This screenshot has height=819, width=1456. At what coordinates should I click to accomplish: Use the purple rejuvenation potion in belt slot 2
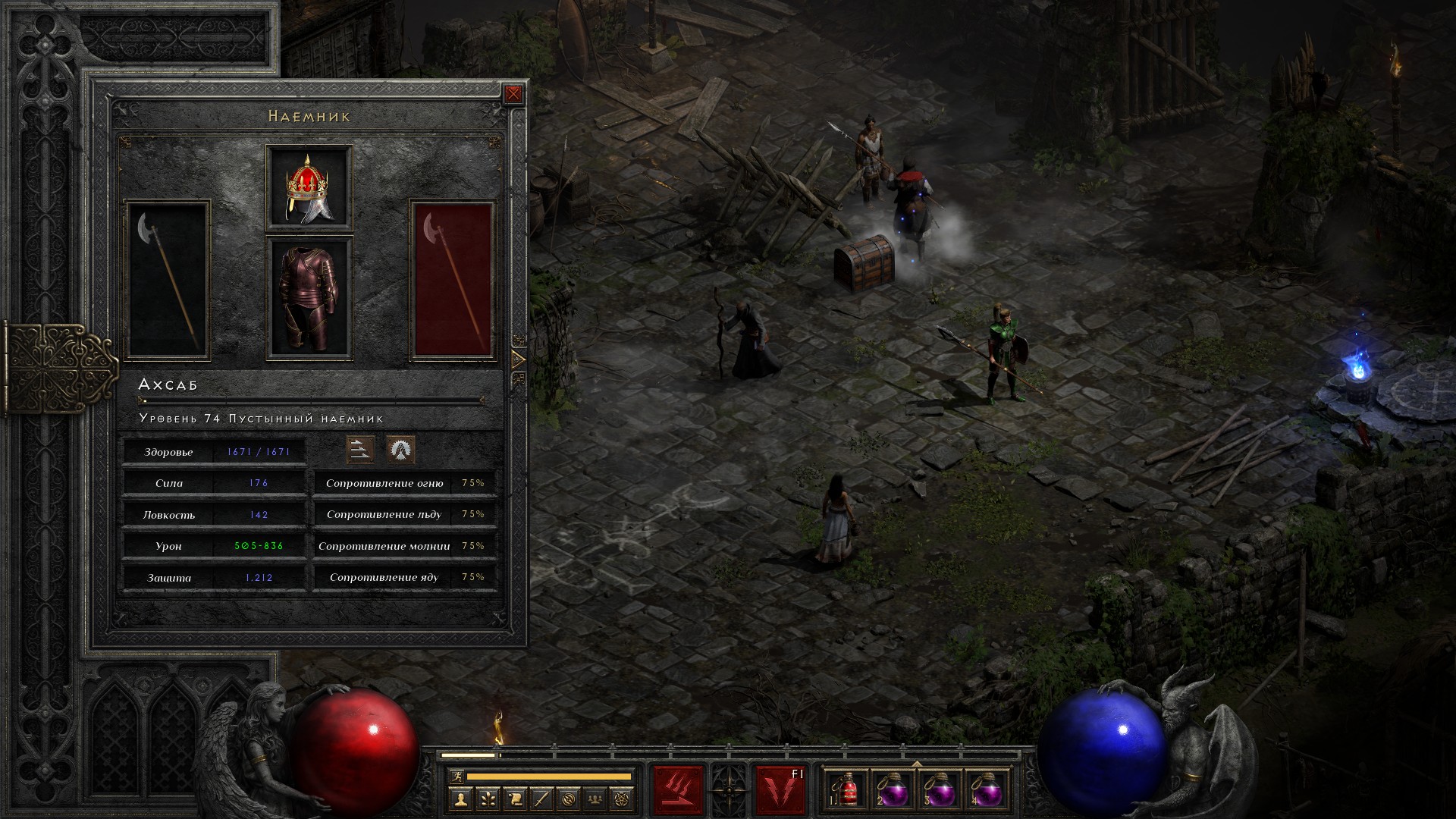893,792
